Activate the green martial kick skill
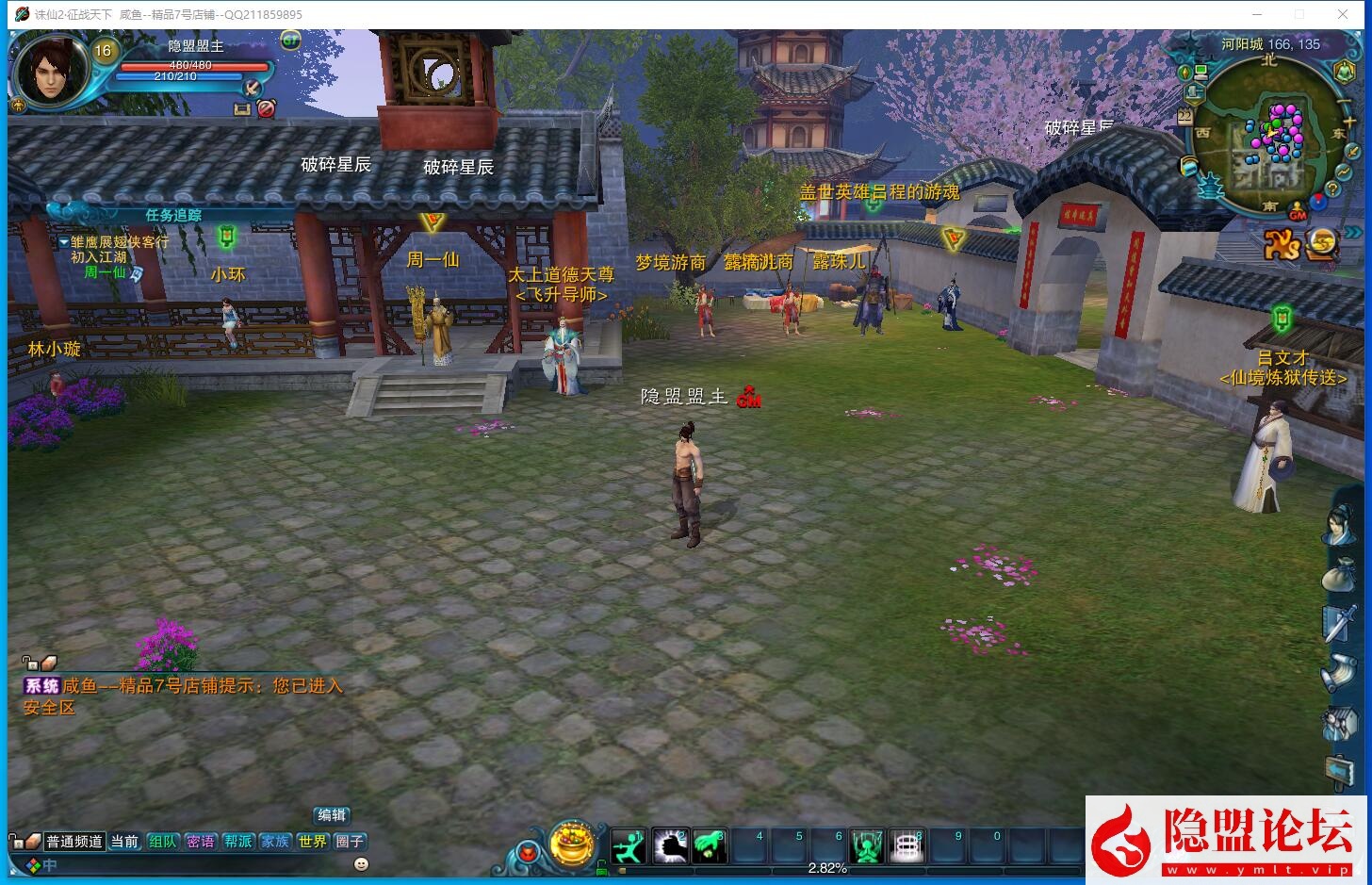The height and width of the screenshot is (885, 1372). [x=628, y=846]
